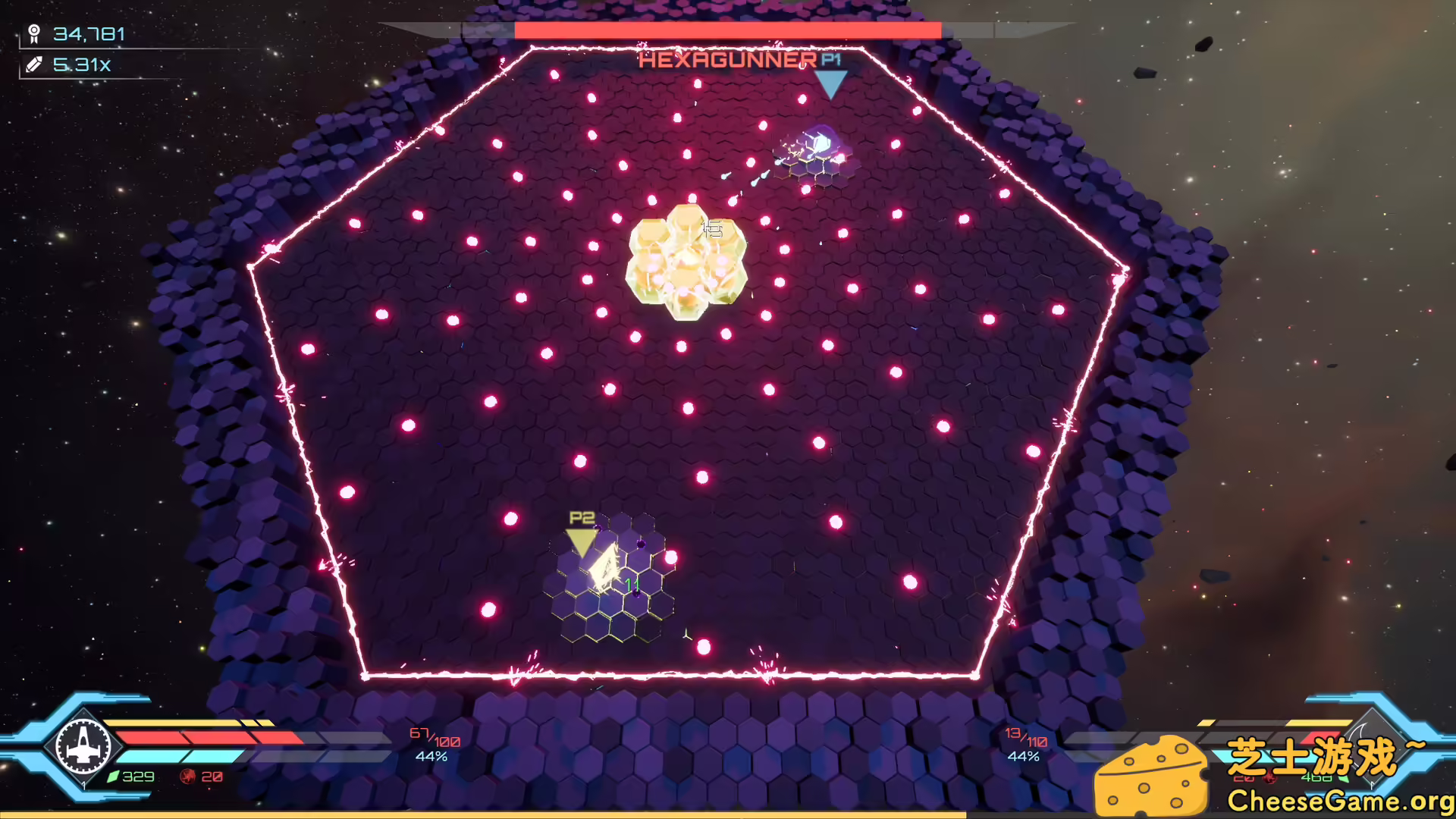Click the score badge icon

[33, 33]
